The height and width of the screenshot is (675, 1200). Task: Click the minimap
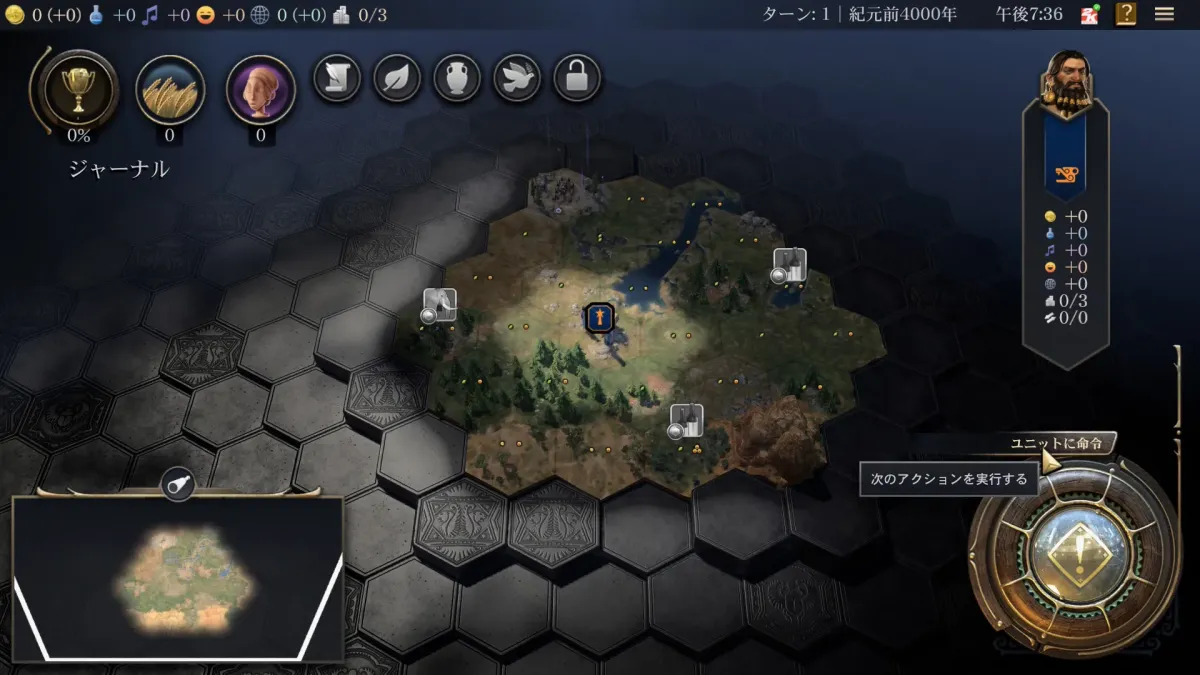177,578
